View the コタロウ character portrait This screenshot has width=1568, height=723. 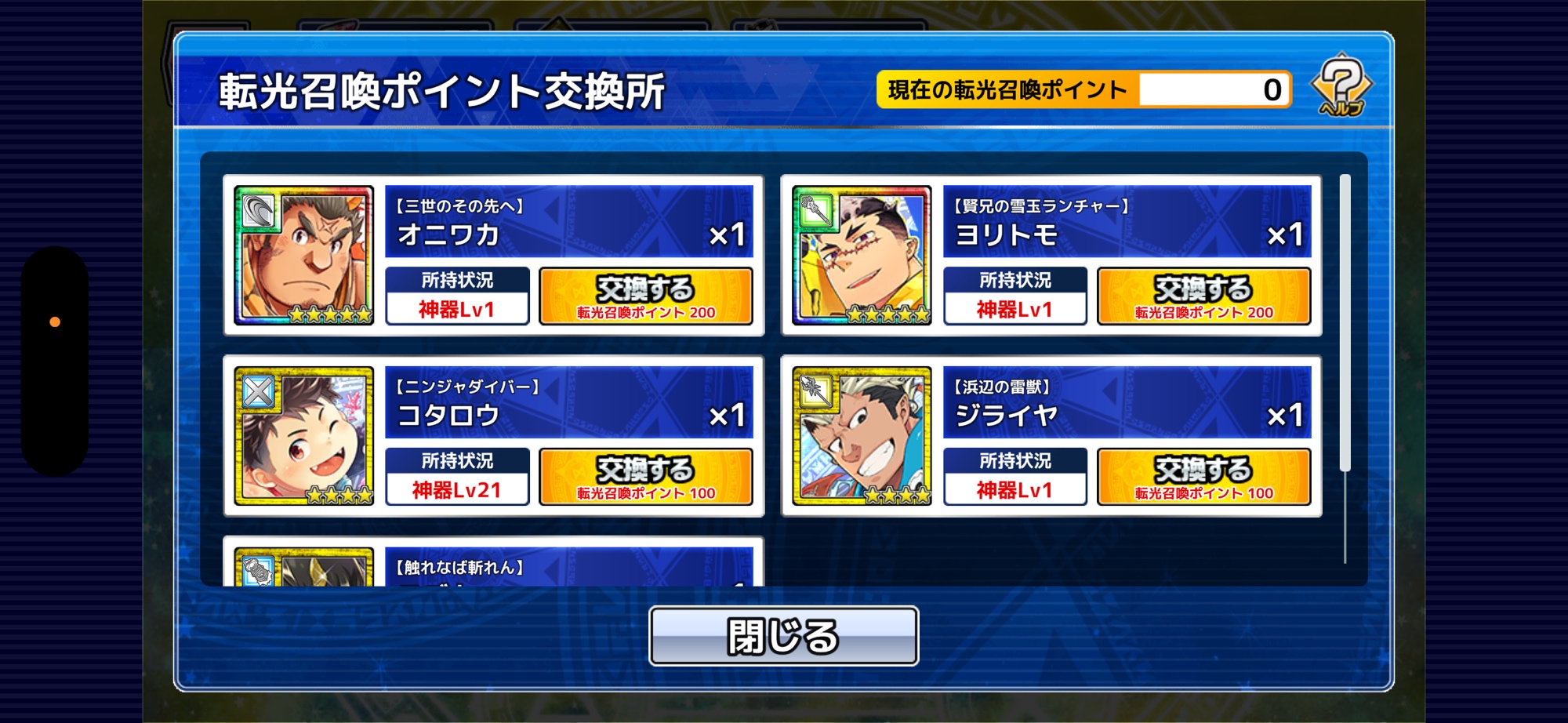304,436
